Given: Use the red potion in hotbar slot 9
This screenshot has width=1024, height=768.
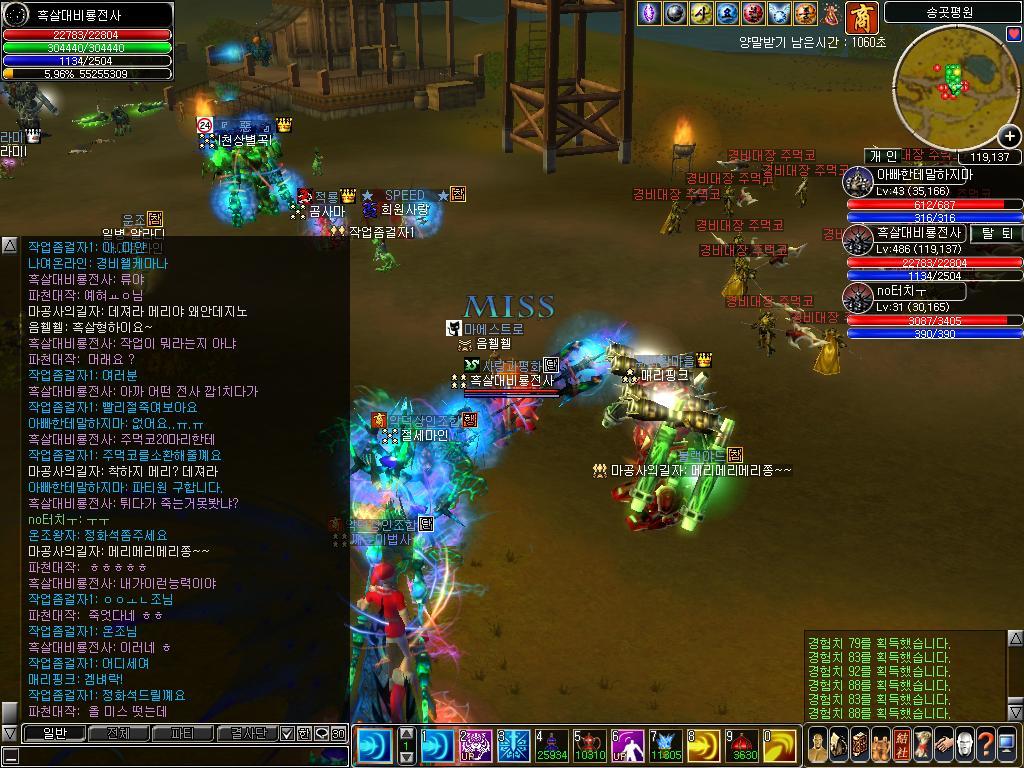Looking at the screenshot, I should click(745, 747).
